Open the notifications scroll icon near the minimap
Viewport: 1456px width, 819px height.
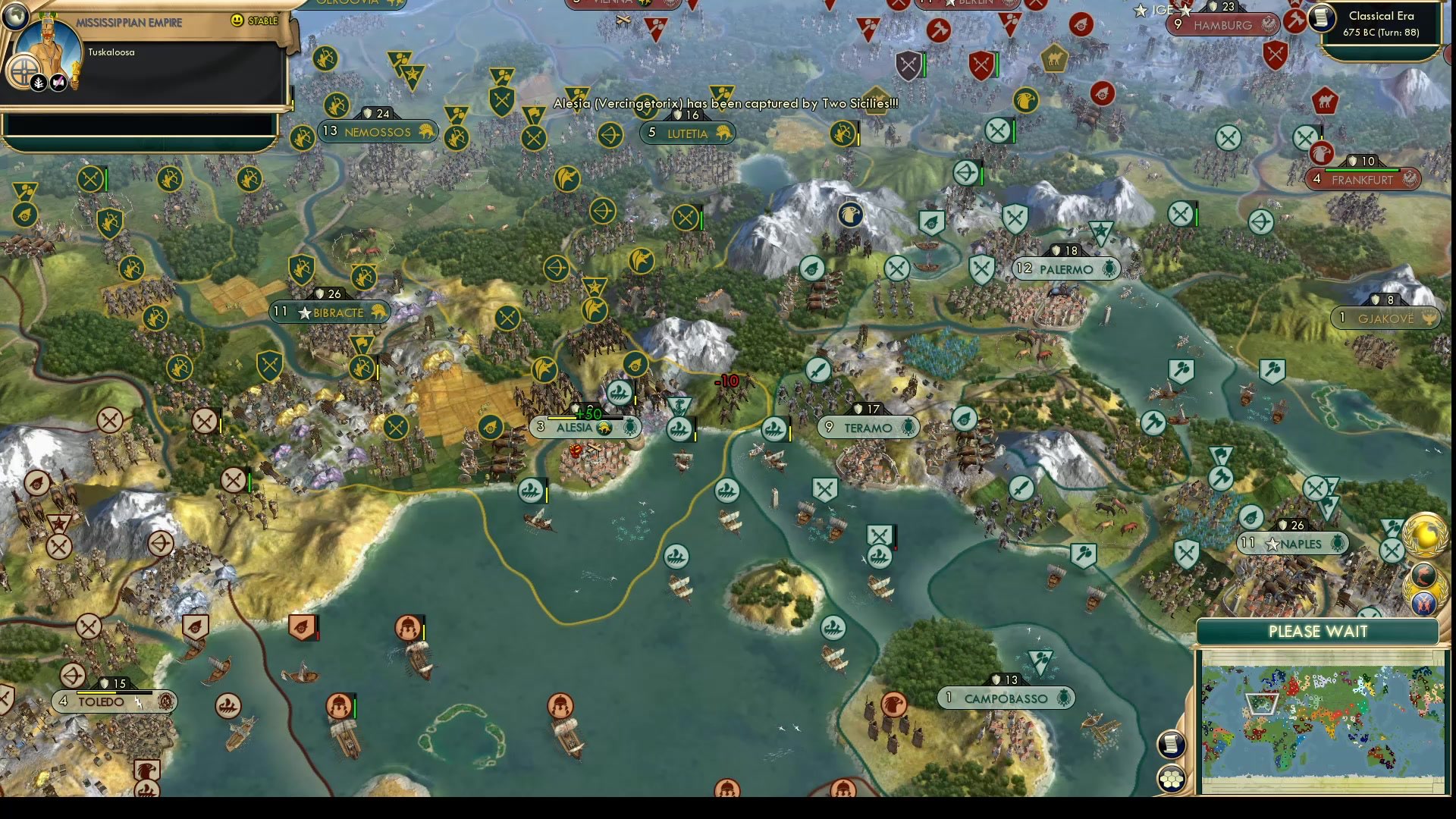coord(1171,744)
